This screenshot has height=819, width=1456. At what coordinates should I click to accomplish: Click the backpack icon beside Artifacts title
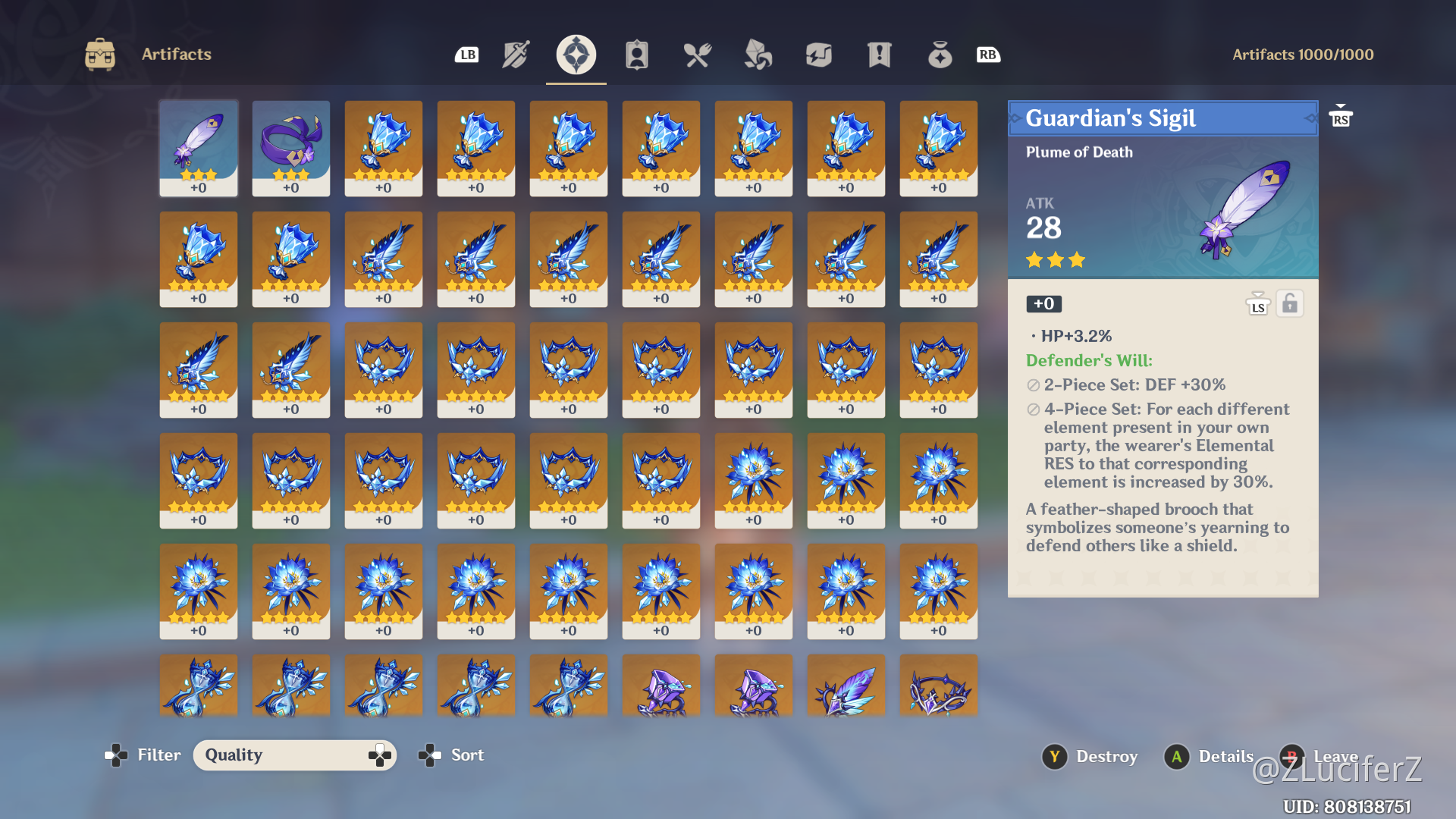(101, 54)
